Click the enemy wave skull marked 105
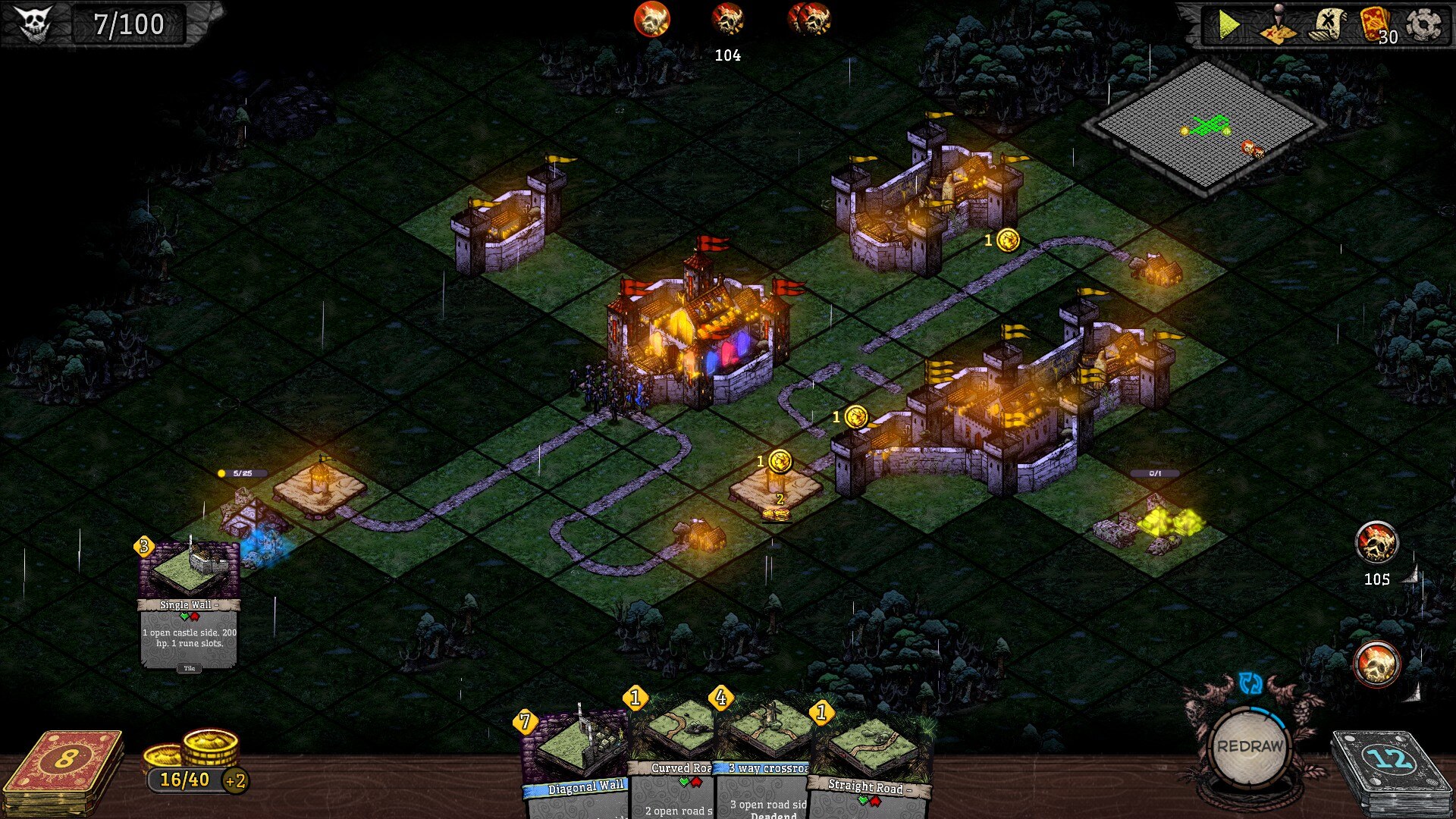This screenshot has width=1456, height=819. pyautogui.click(x=1376, y=543)
